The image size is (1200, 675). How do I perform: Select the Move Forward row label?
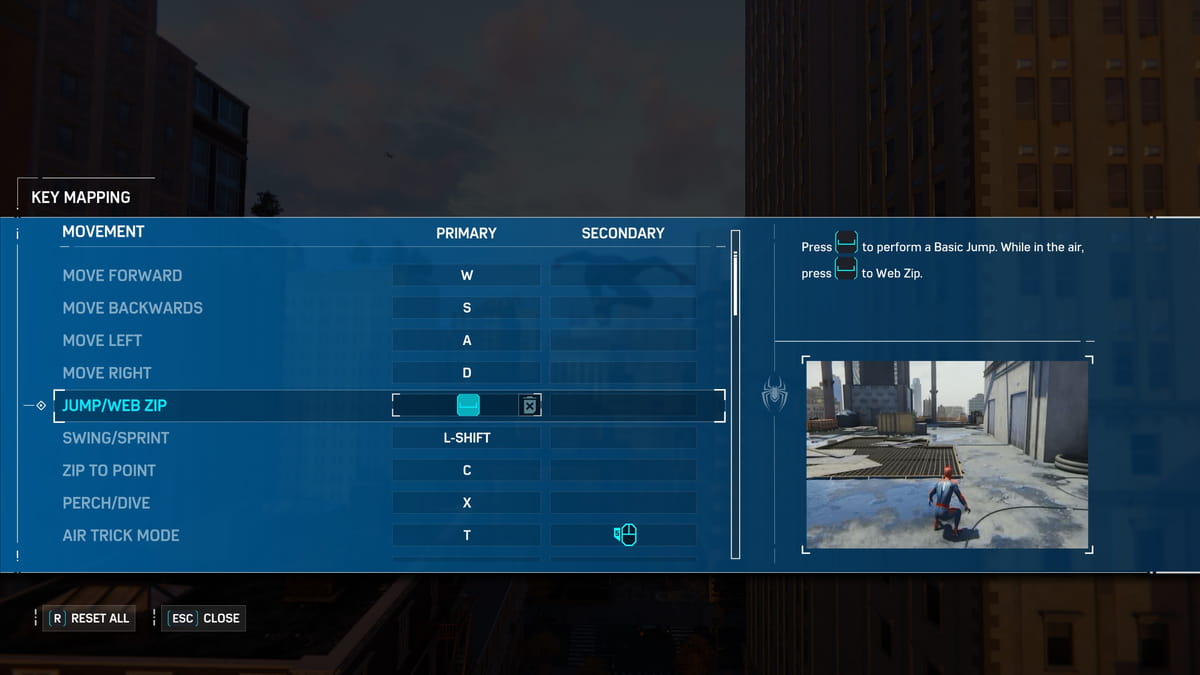tap(122, 275)
